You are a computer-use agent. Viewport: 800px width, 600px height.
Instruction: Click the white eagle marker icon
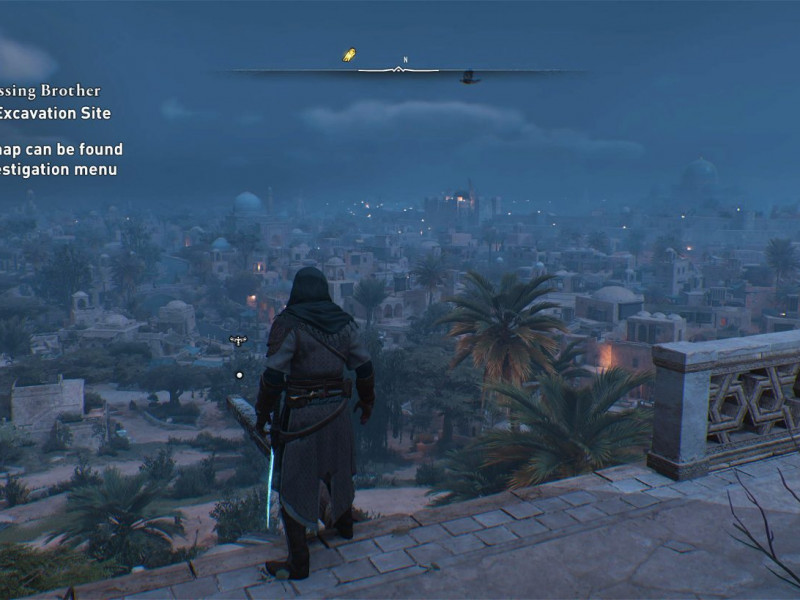click(x=238, y=341)
